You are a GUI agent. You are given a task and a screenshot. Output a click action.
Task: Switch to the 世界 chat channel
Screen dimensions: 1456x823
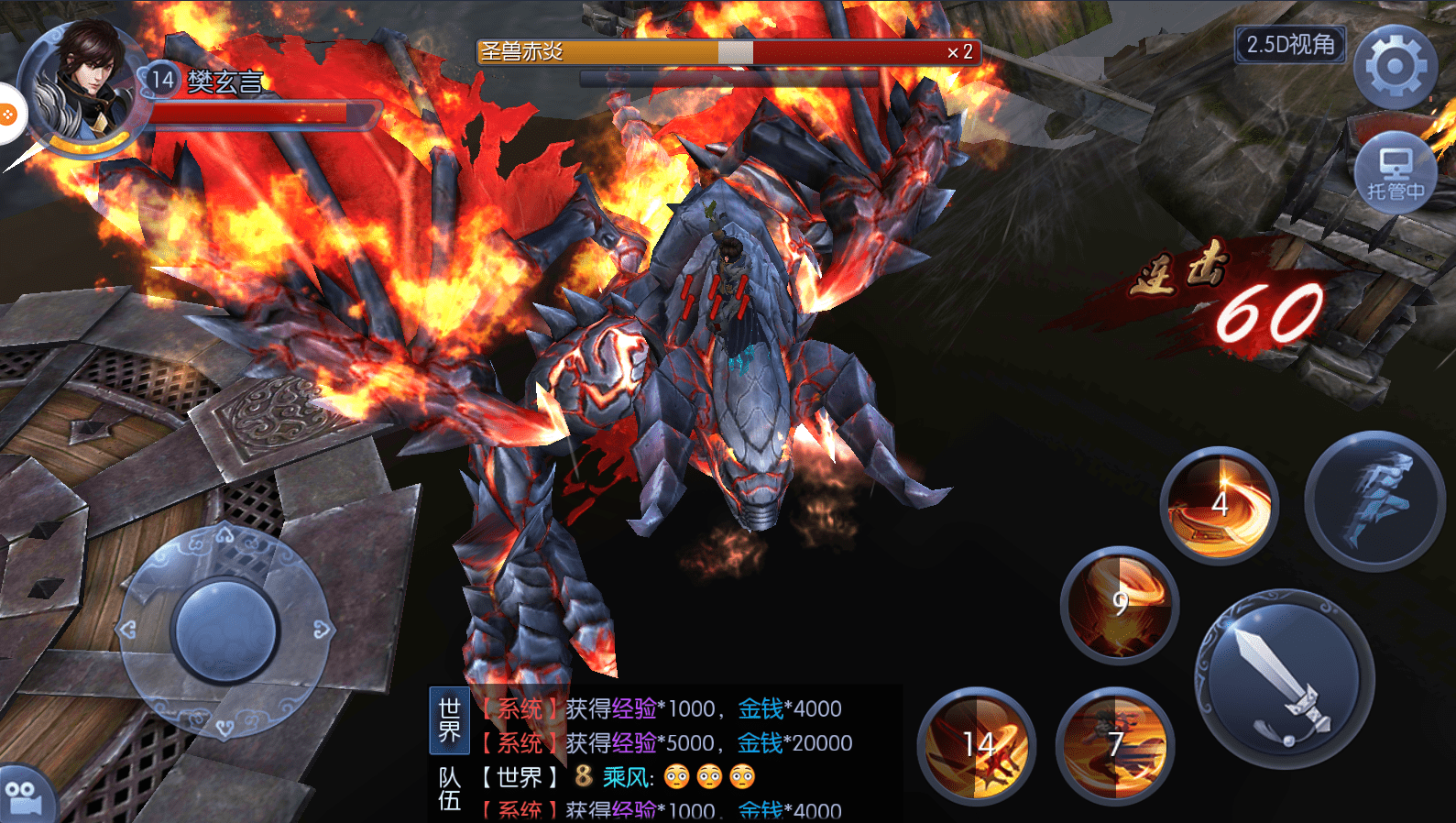click(449, 720)
